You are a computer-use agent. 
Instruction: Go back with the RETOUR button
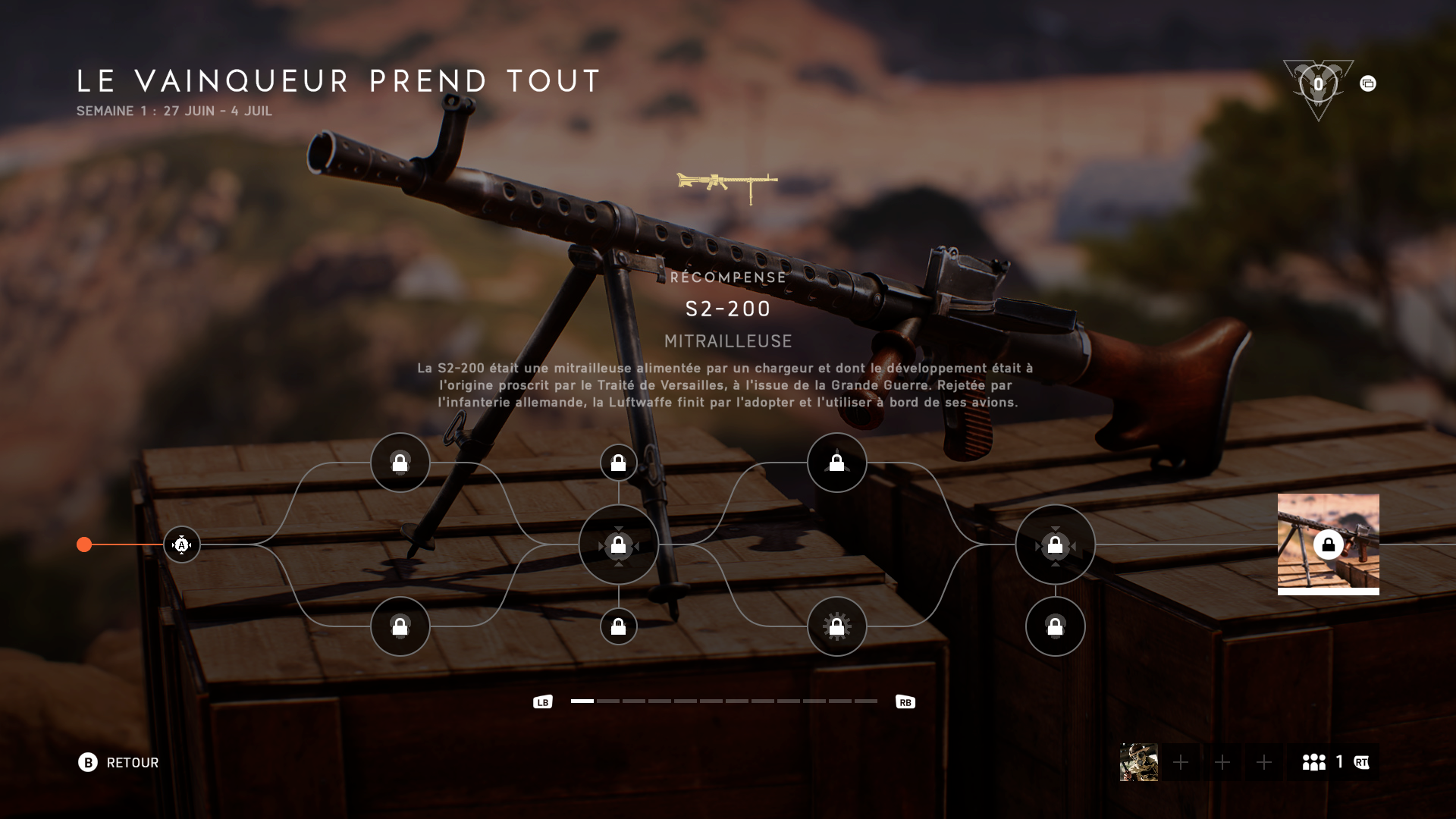coord(118,762)
